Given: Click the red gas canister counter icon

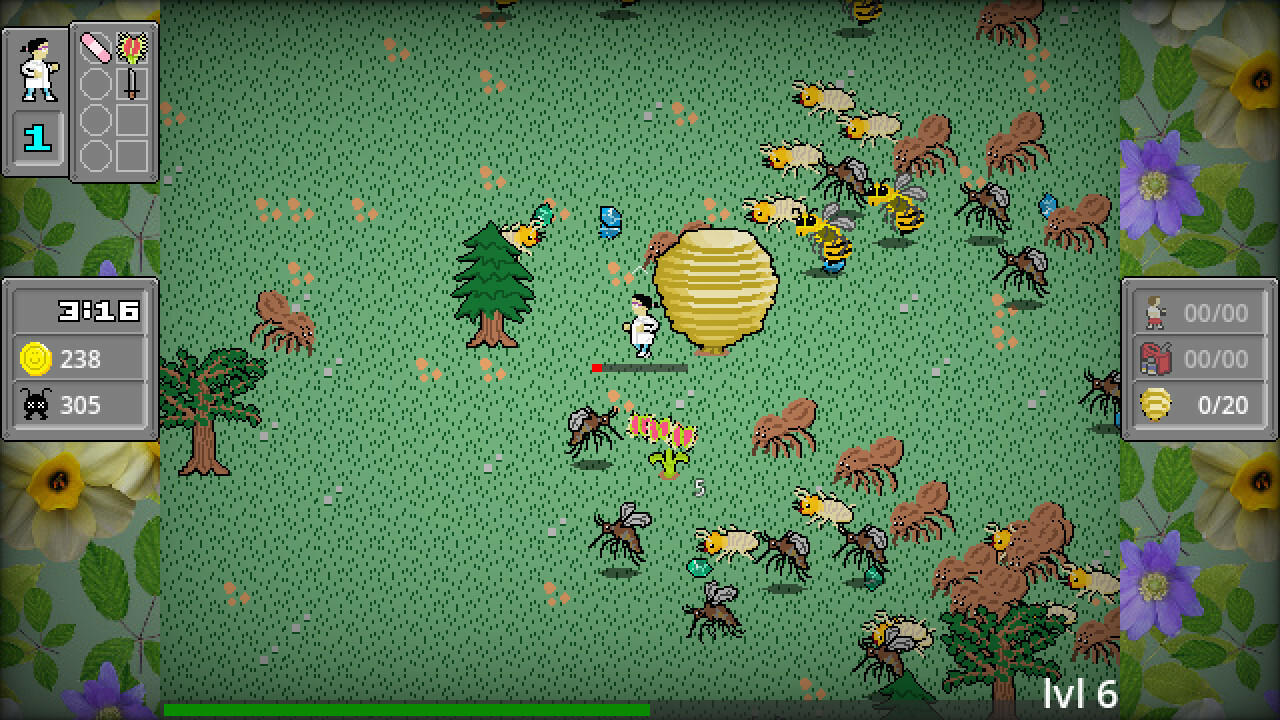Looking at the screenshot, I should (x=1155, y=359).
